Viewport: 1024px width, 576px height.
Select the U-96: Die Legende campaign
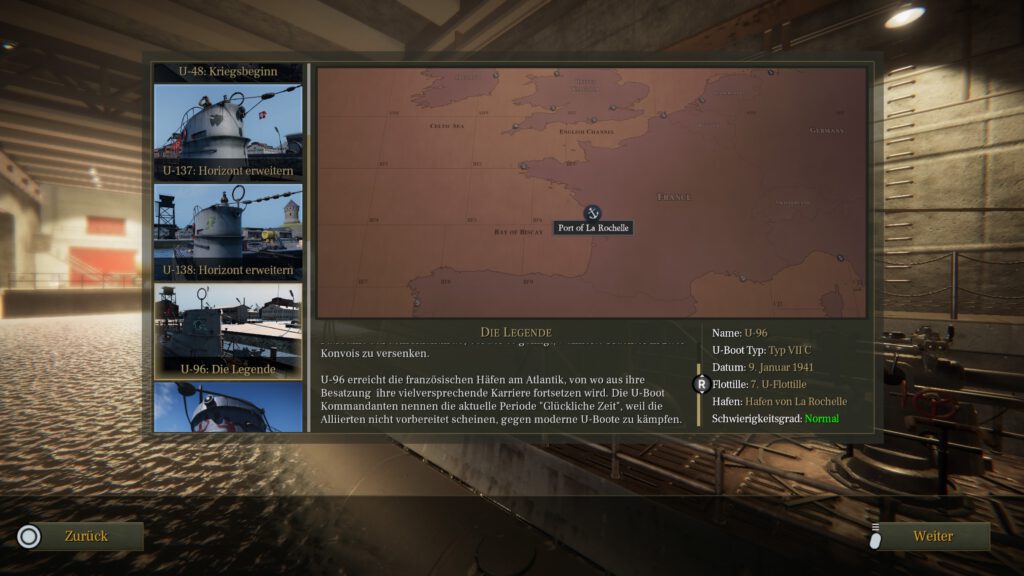tap(228, 332)
